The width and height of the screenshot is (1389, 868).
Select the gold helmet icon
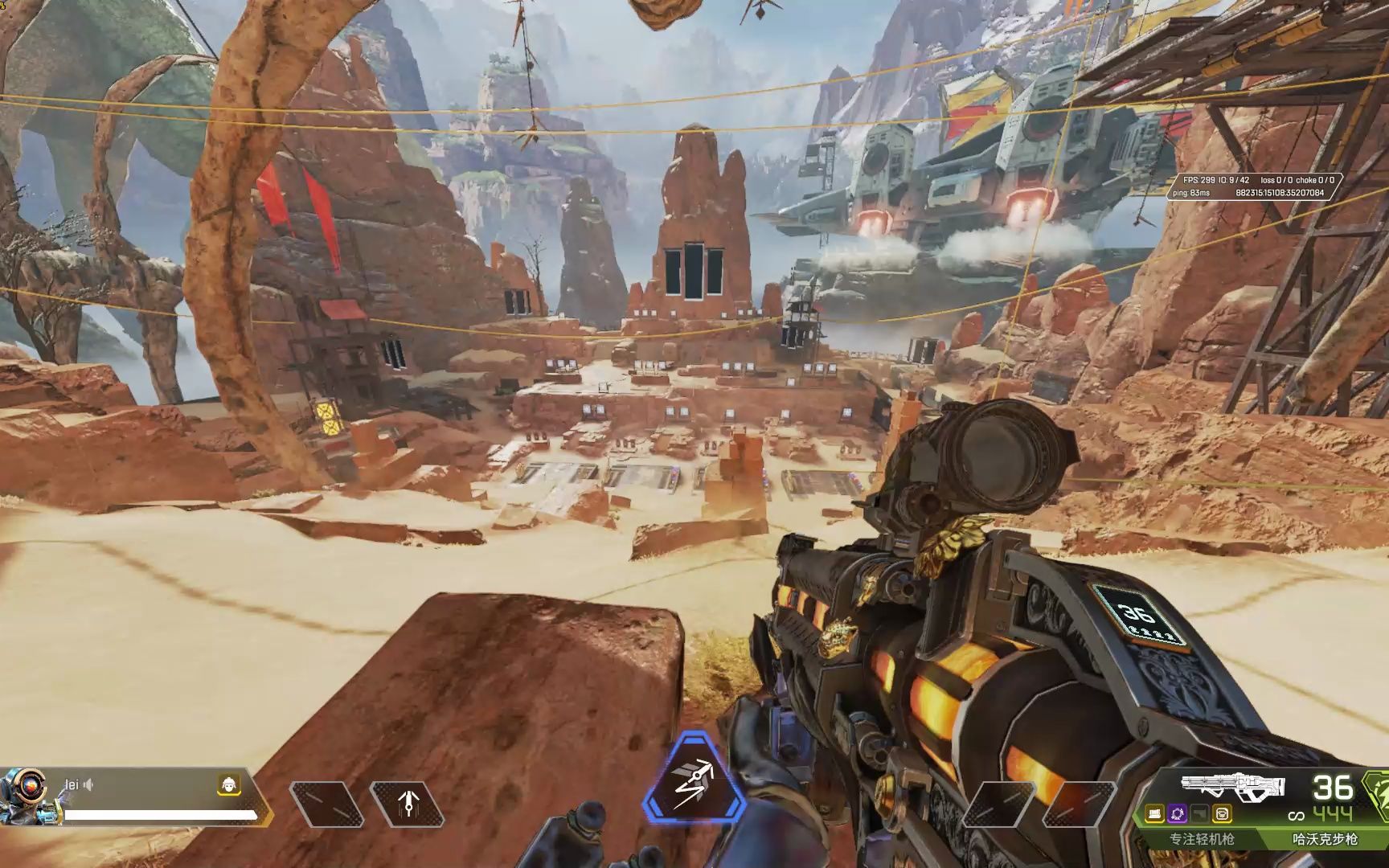pos(229,785)
